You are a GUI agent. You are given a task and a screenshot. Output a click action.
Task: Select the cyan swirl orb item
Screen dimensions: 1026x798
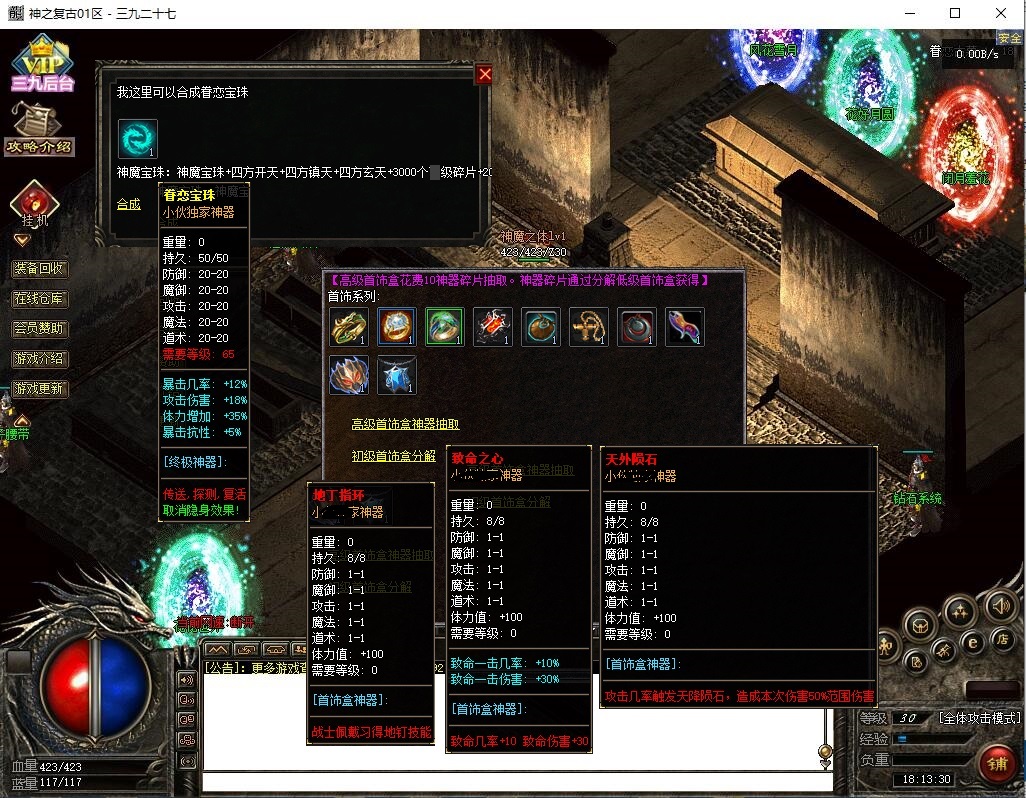[x=137, y=139]
